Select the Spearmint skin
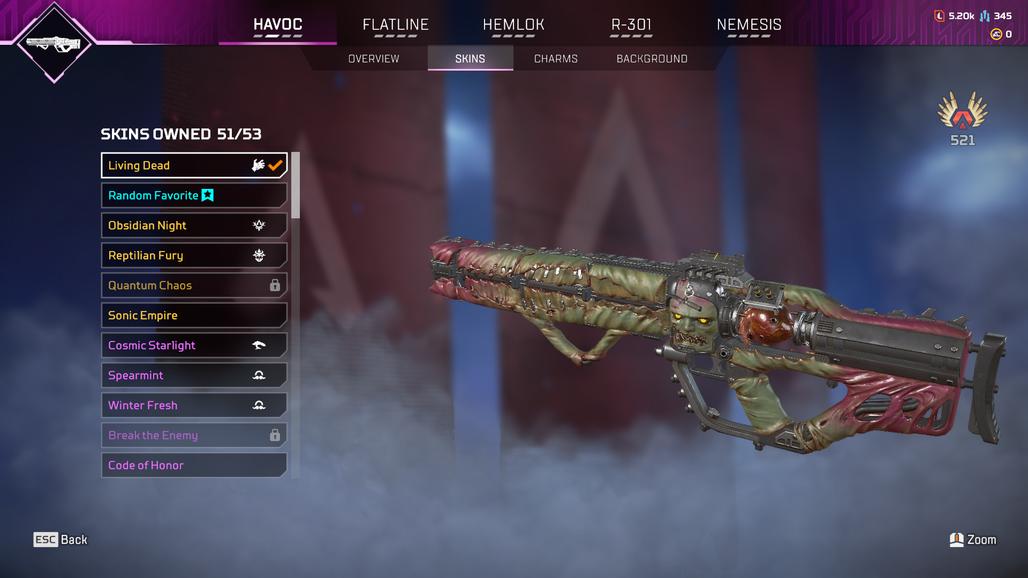 pyautogui.click(x=194, y=376)
